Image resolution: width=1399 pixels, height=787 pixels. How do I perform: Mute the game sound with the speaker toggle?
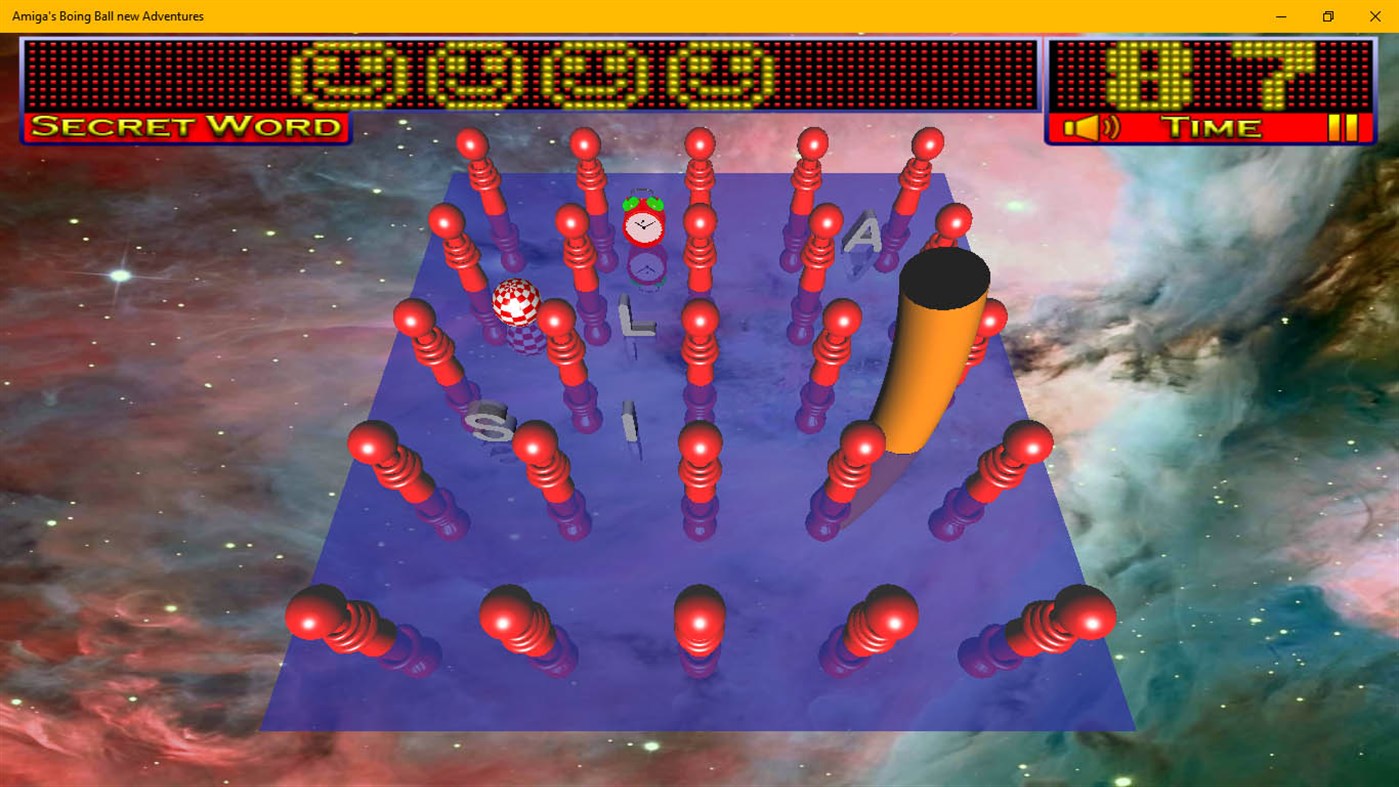pyautogui.click(x=1093, y=127)
